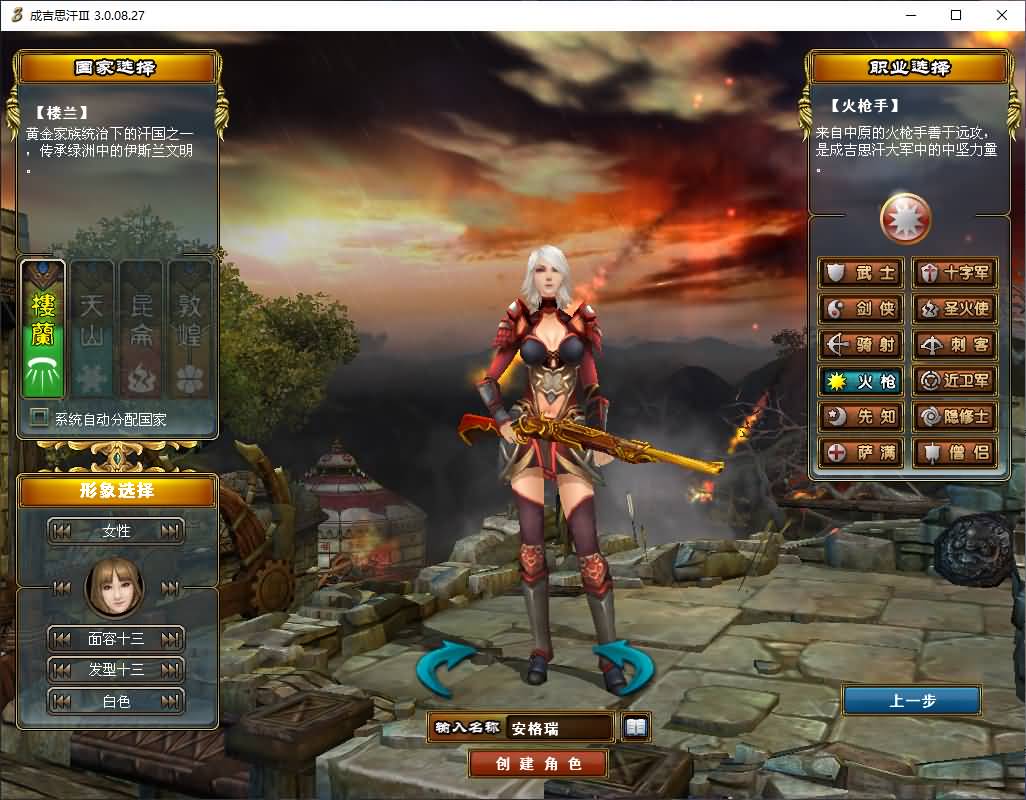Select the 武士 class button
Viewport: 1026px width, 800px height.
tap(861, 273)
